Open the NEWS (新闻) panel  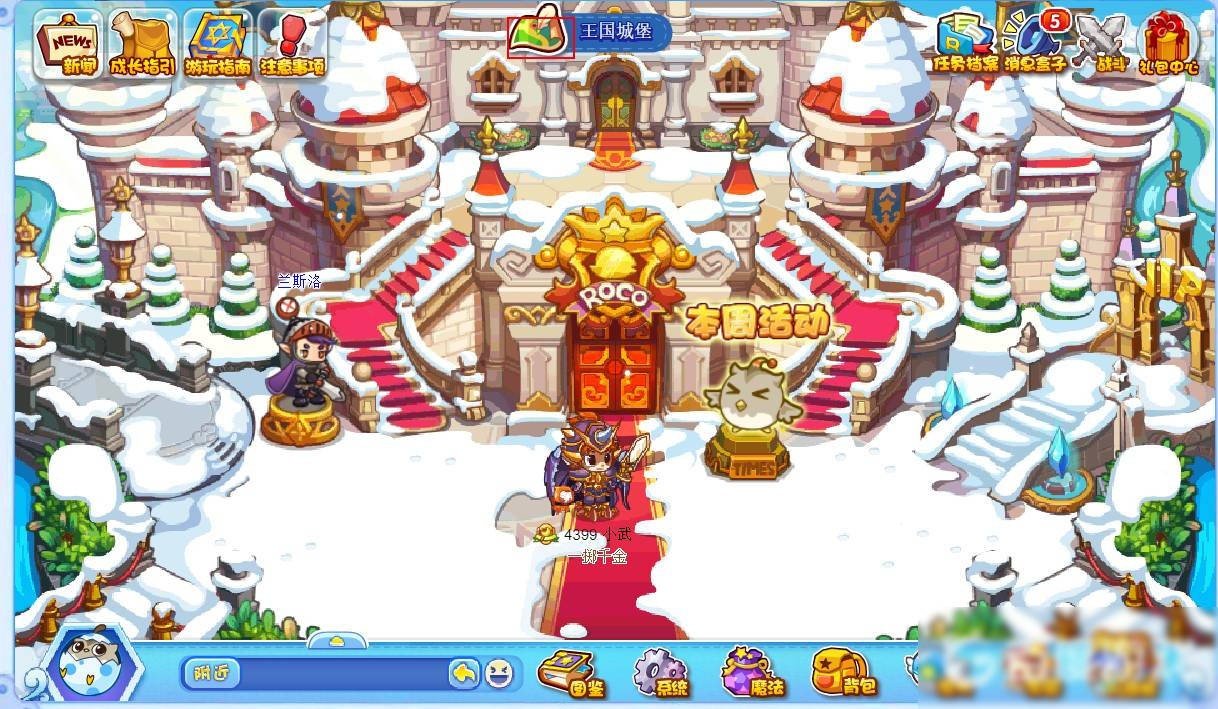pyautogui.click(x=69, y=44)
